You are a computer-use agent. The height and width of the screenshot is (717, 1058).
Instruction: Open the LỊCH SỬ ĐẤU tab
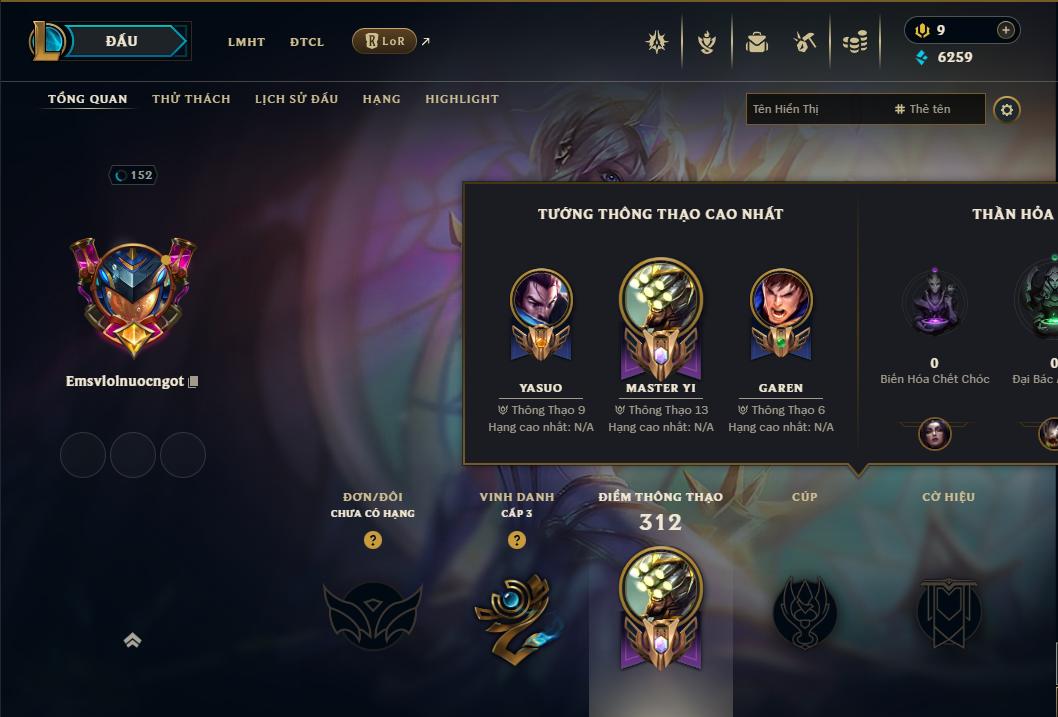[x=296, y=99]
